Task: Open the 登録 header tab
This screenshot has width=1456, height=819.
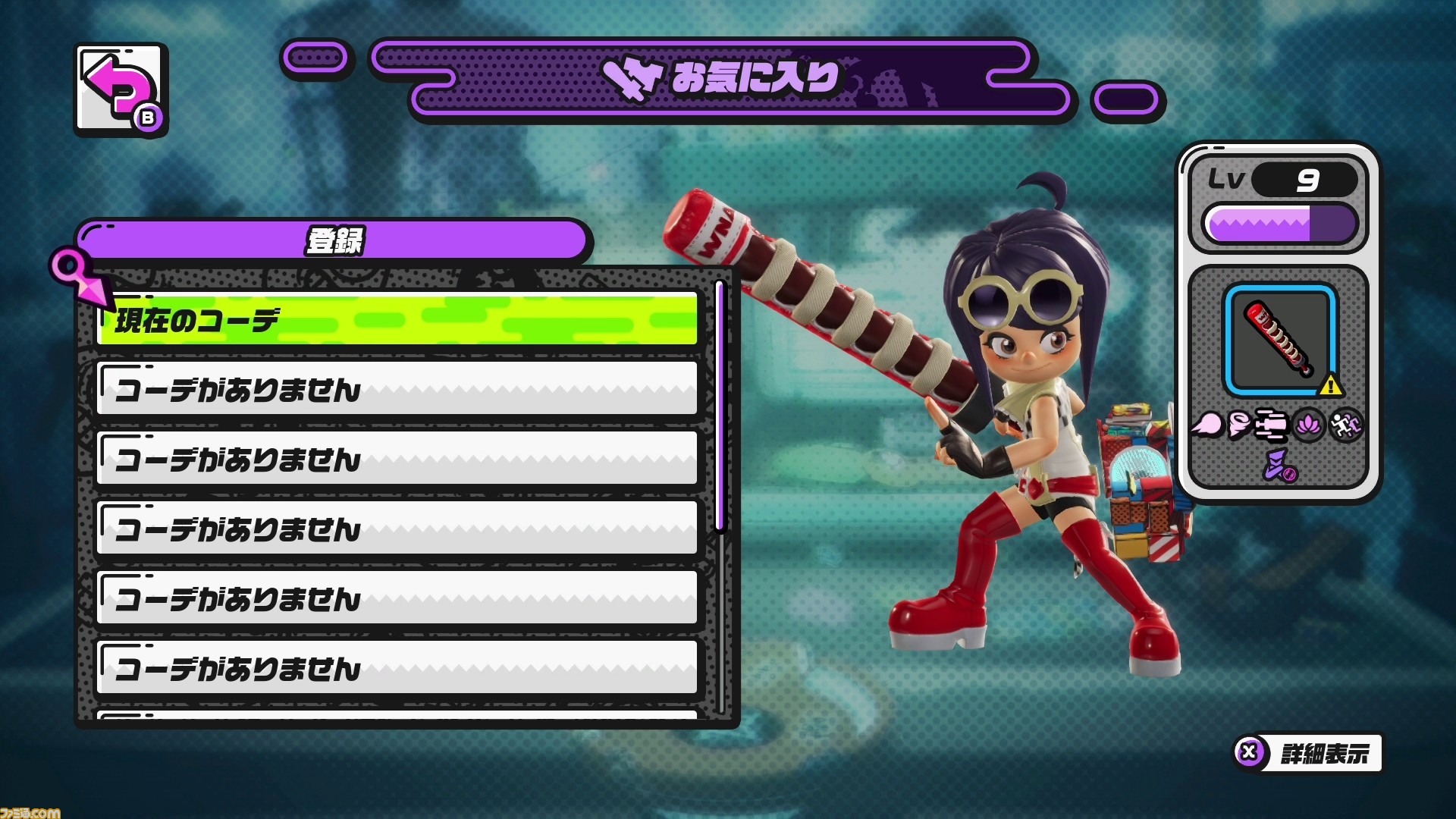Action: (x=334, y=241)
